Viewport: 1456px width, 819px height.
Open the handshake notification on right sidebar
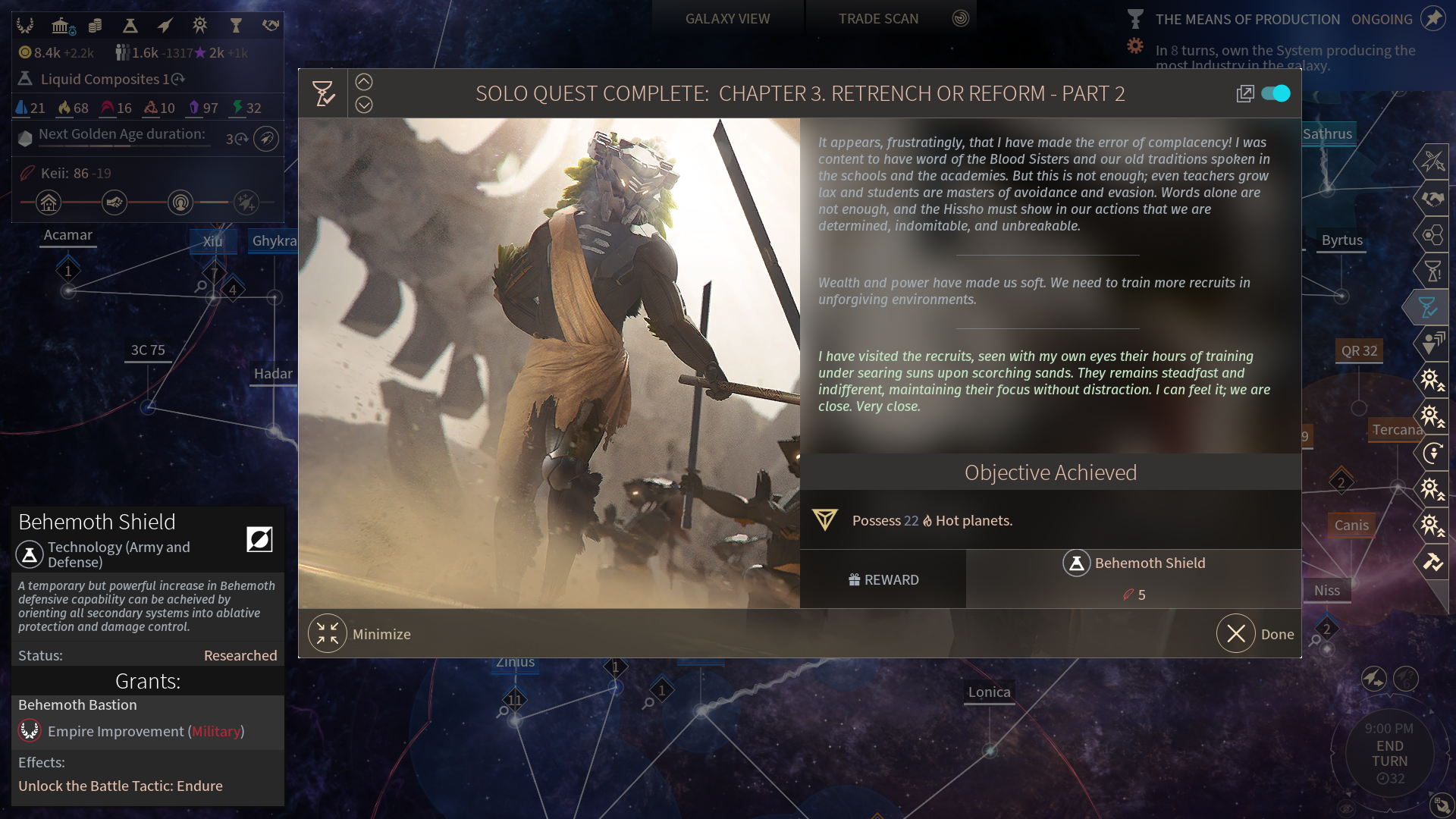click(x=1432, y=199)
